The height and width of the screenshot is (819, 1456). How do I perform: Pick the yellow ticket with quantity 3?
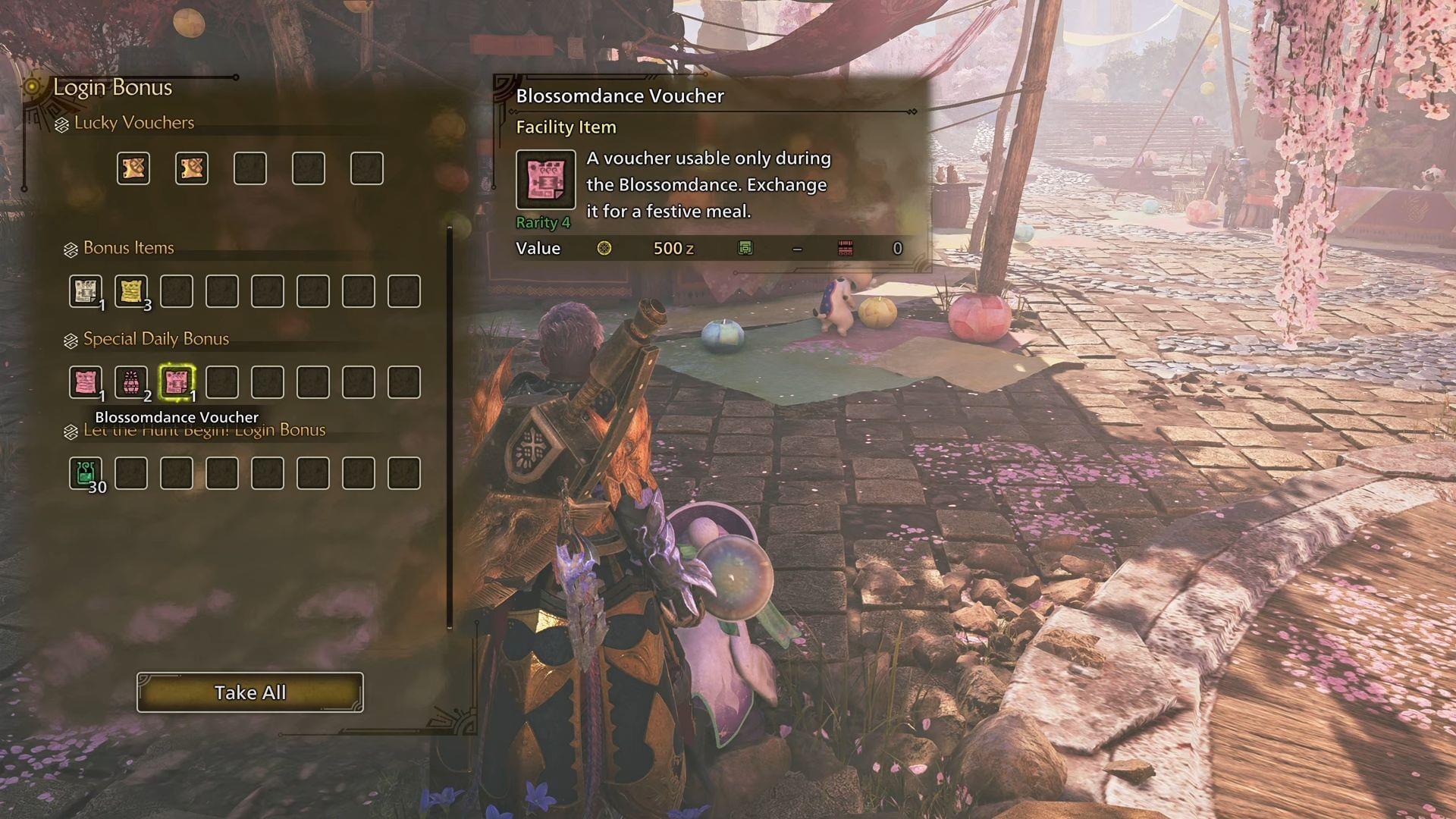point(131,290)
